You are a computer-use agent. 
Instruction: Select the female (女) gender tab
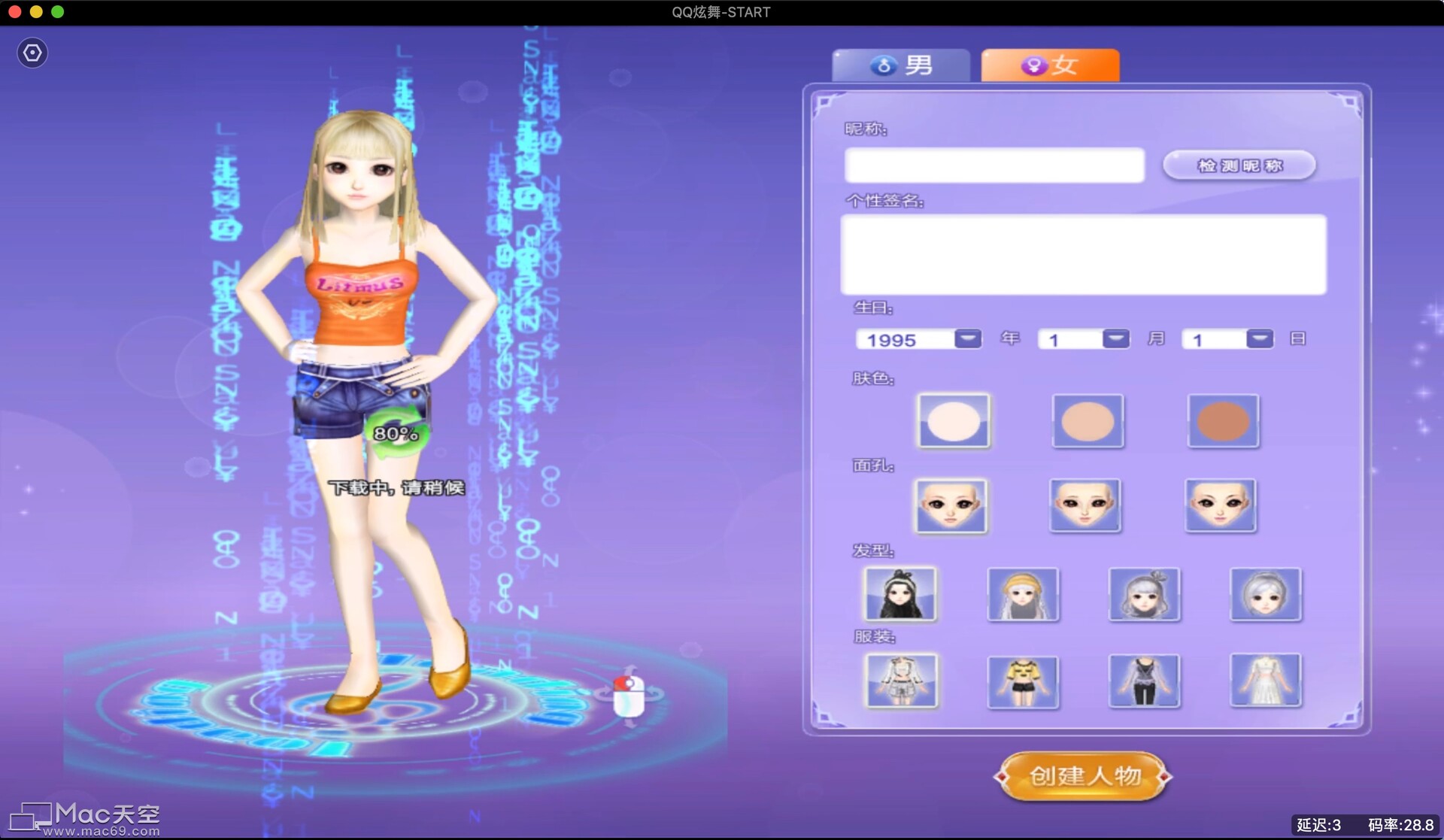(x=1050, y=65)
